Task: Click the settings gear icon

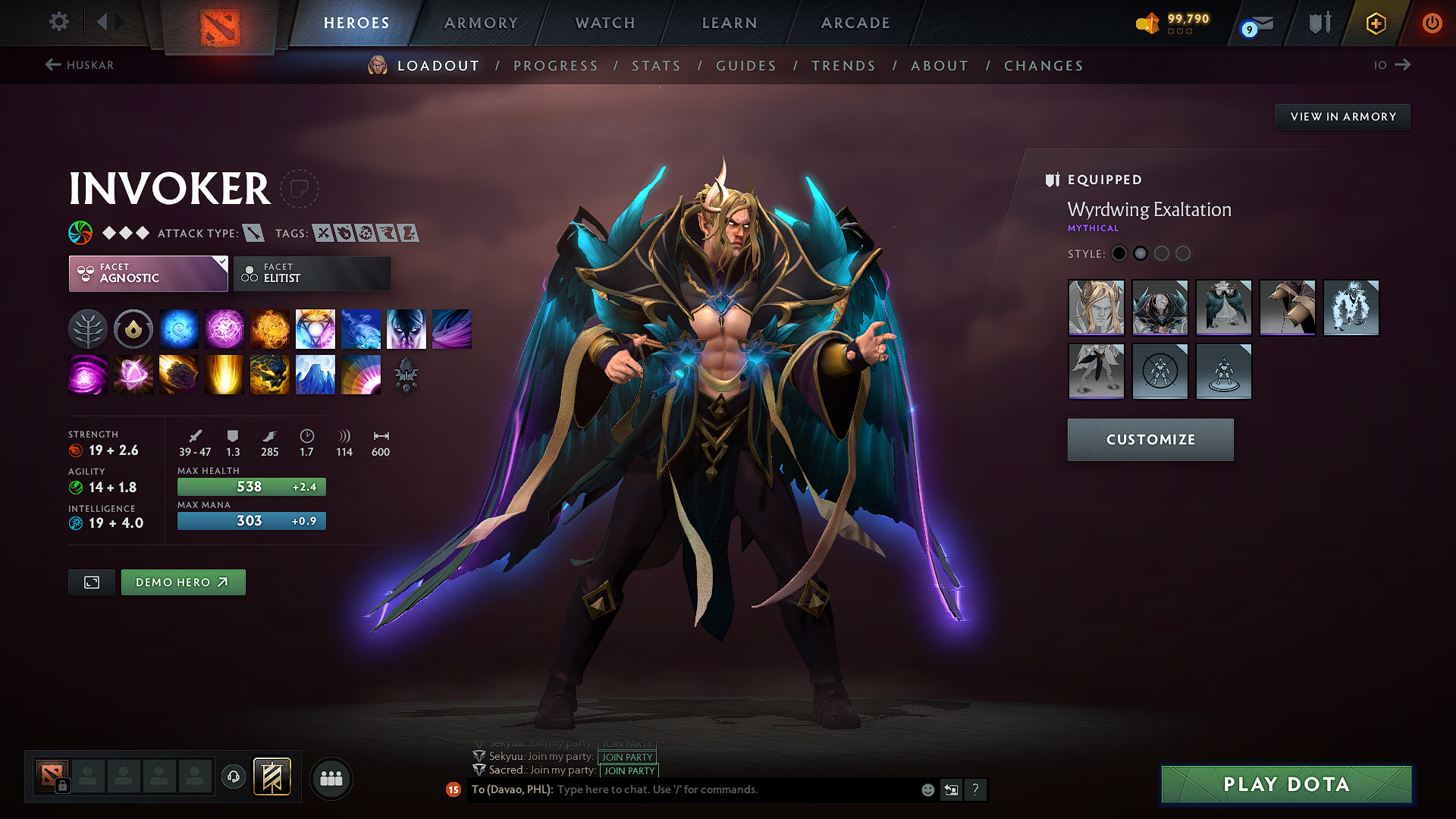Action: pyautogui.click(x=58, y=22)
